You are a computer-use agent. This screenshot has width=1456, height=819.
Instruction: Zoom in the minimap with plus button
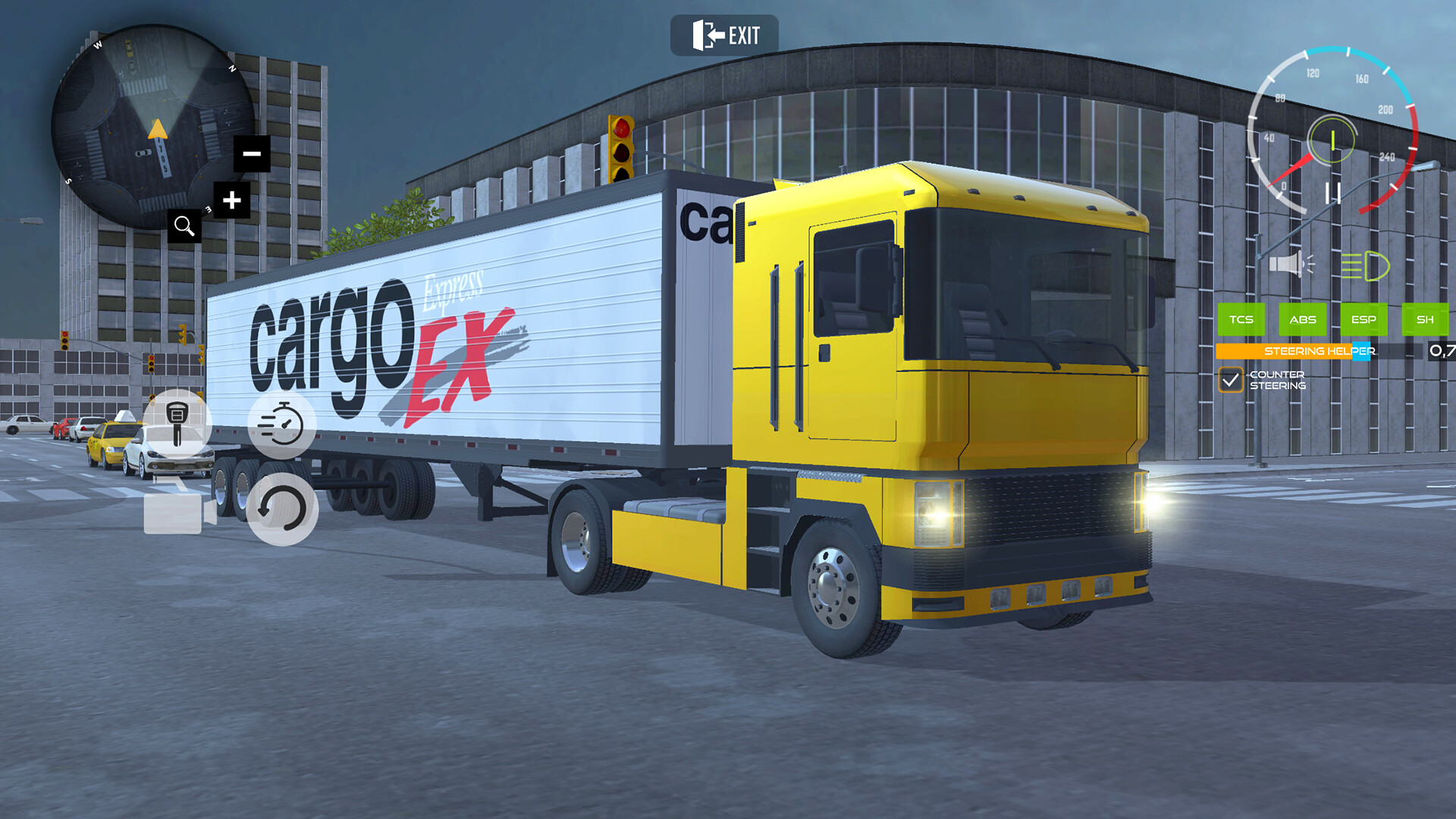(x=231, y=199)
